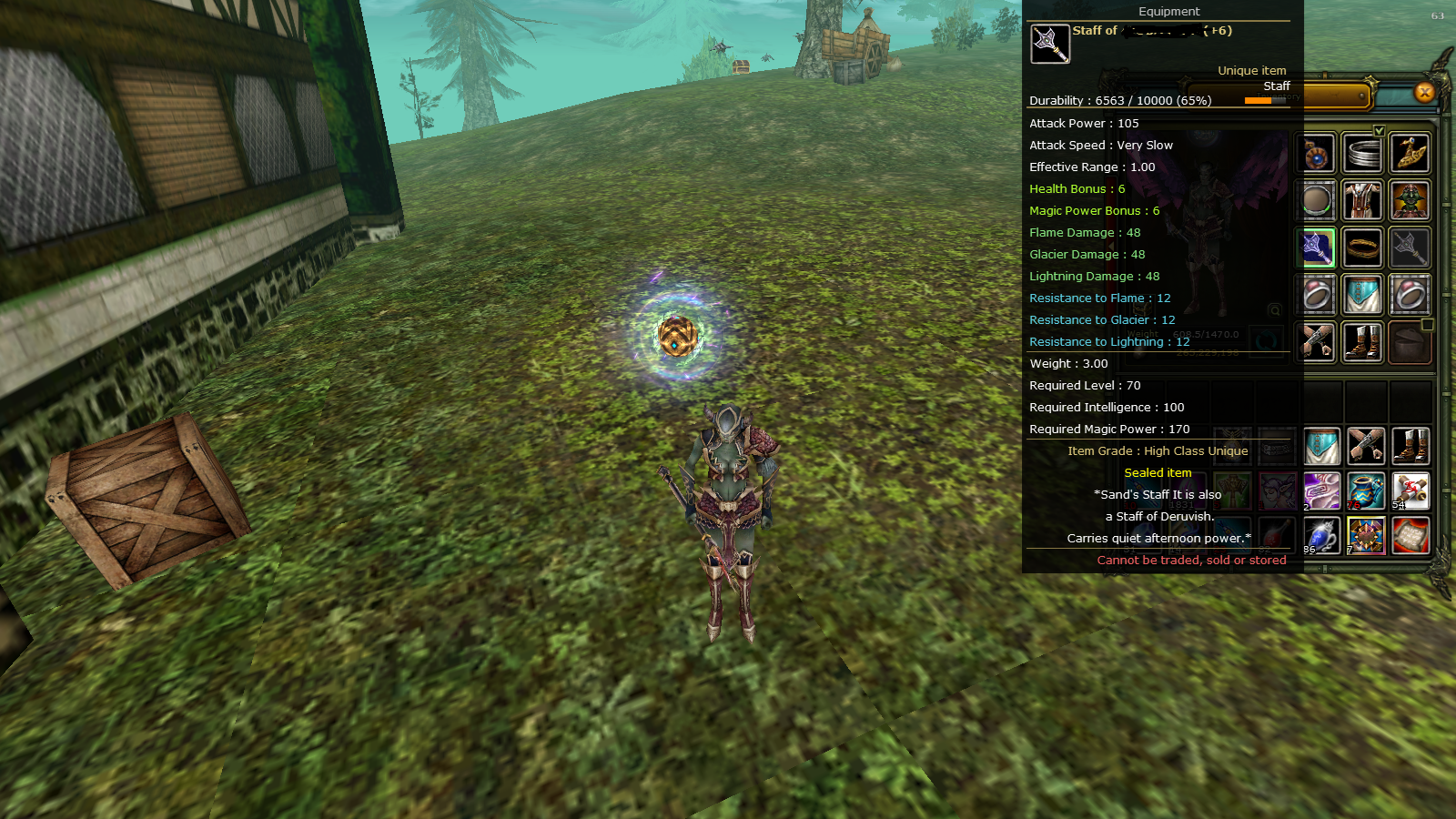Image resolution: width=1456 pixels, height=819 pixels.
Task: Click the golden emblem item numbered 7
Action: point(1366,535)
